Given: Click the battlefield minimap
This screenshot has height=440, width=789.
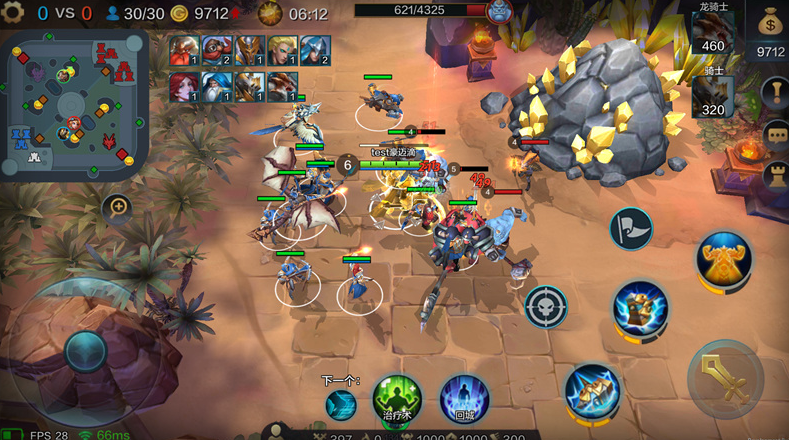Looking at the screenshot, I should tap(77, 98).
